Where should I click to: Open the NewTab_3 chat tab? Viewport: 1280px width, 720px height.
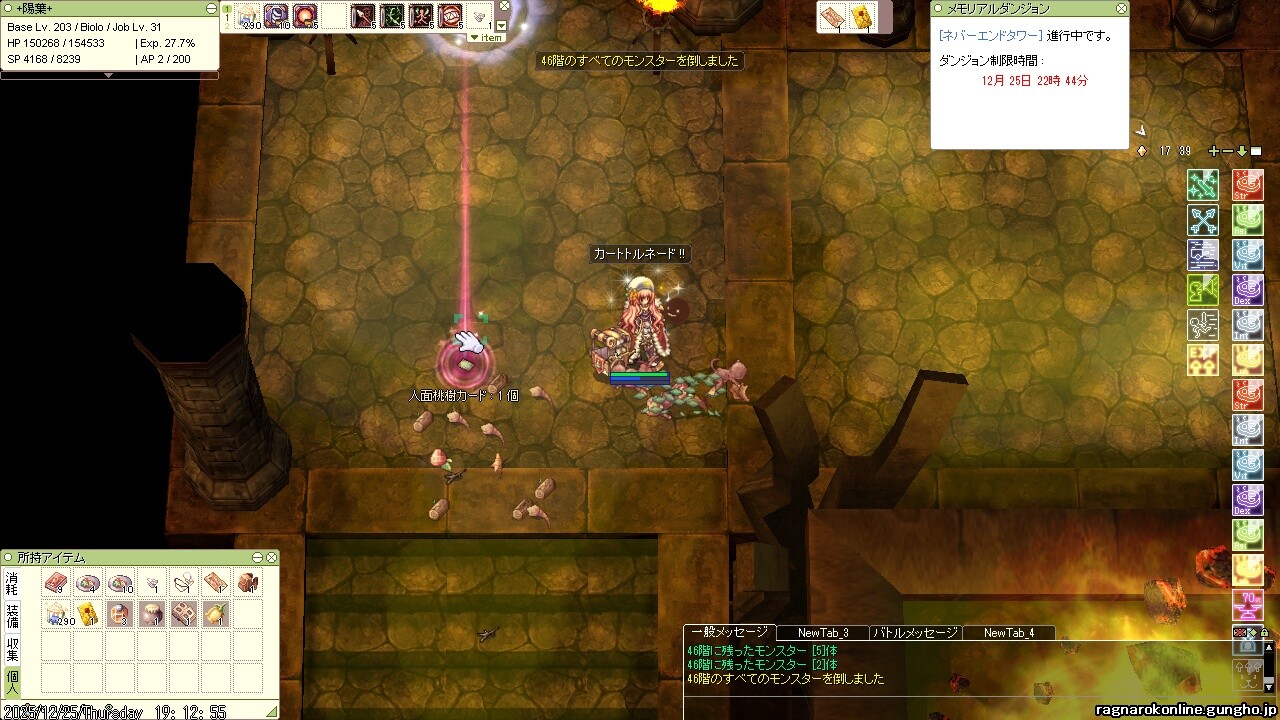823,633
